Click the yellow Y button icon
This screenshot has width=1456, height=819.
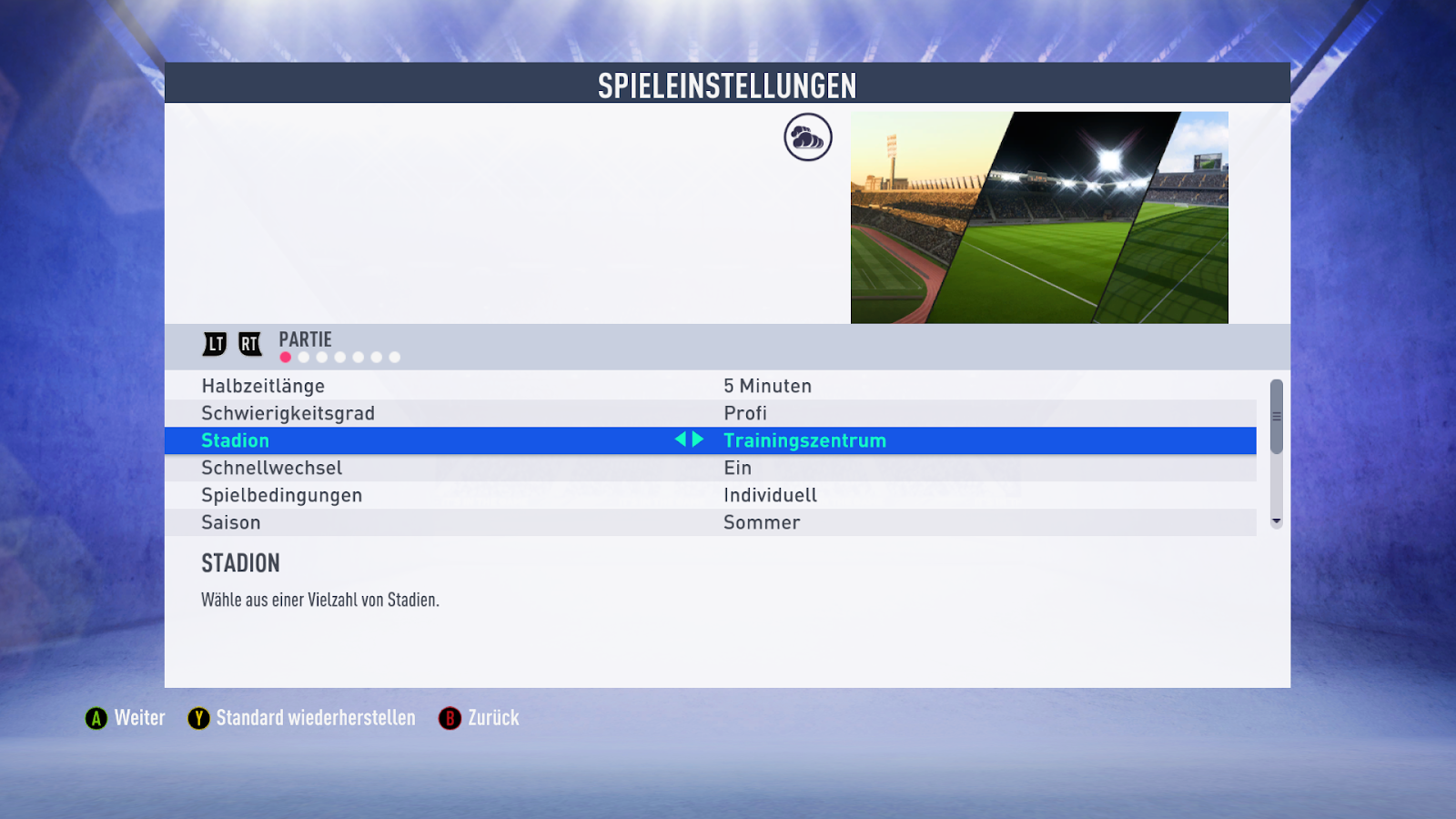click(x=198, y=718)
